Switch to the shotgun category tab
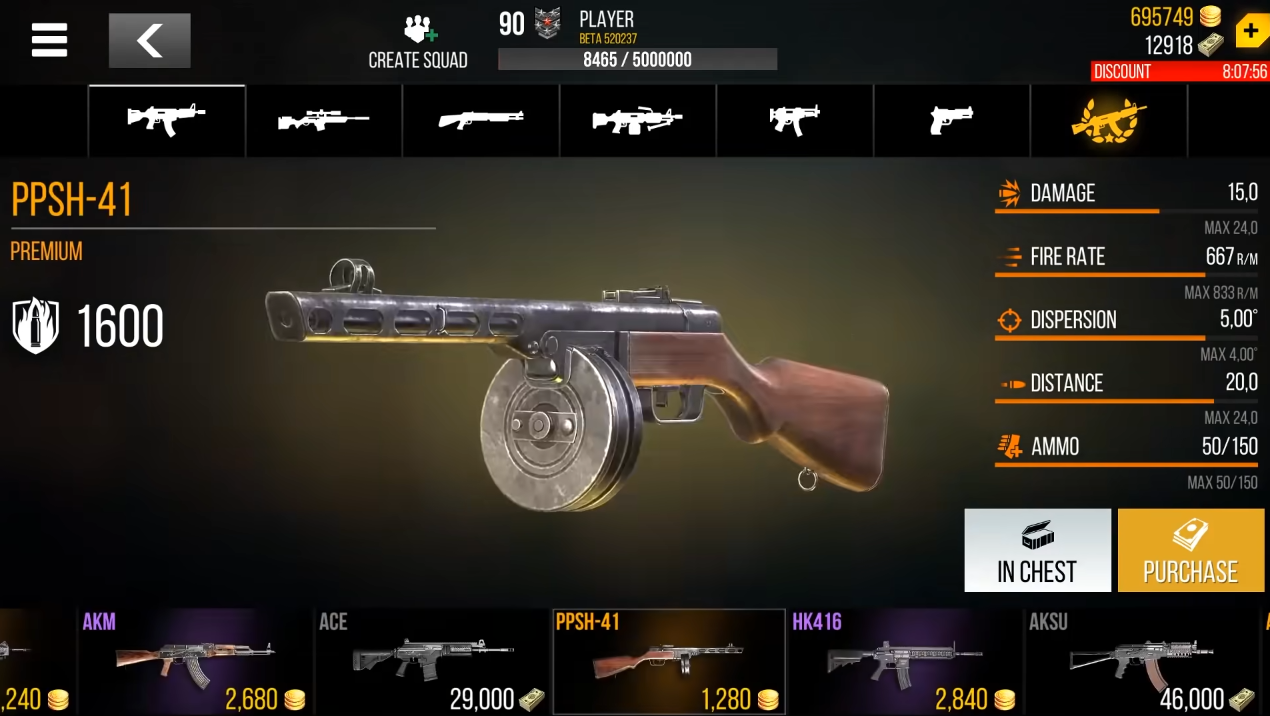 481,120
